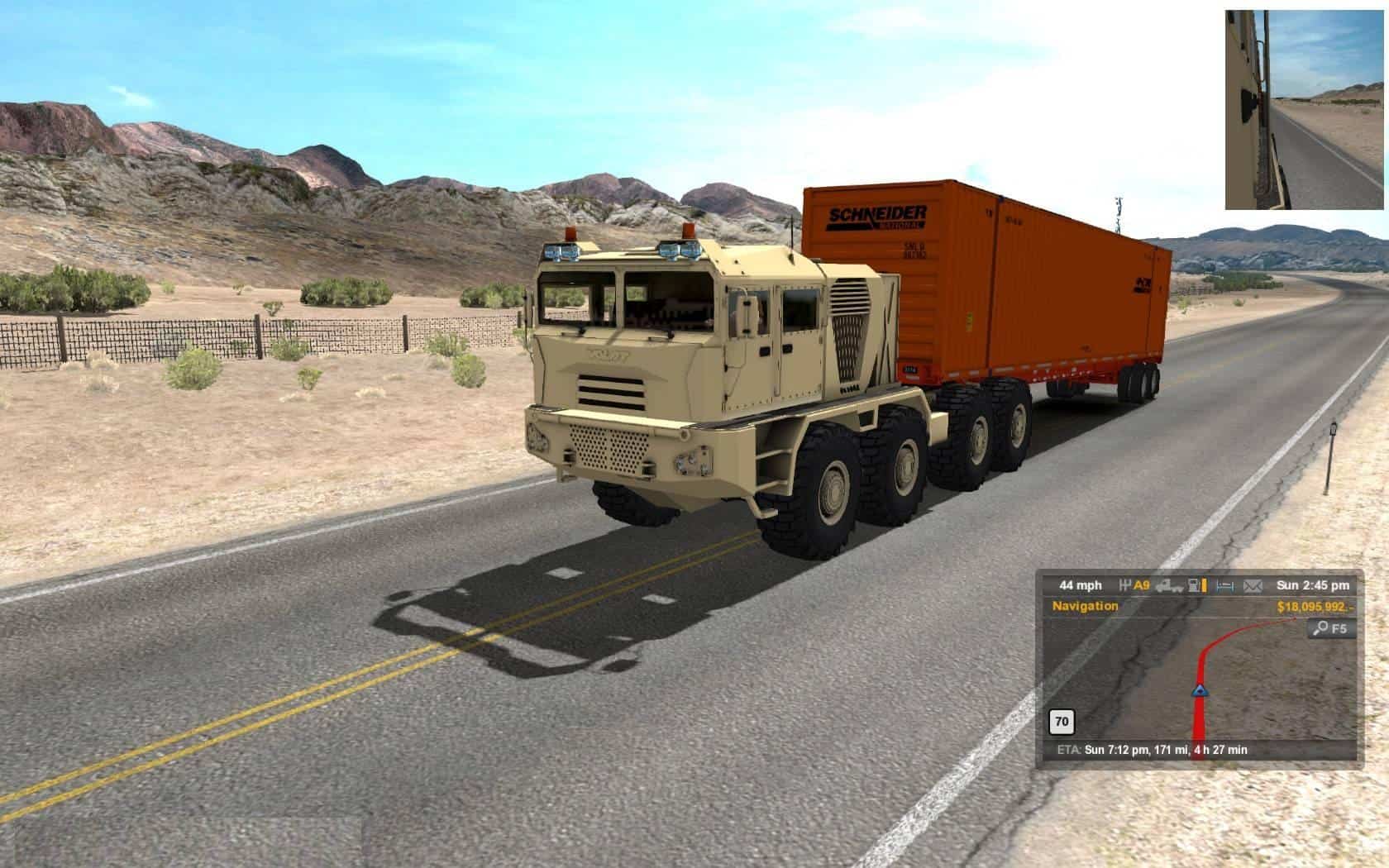This screenshot has height=868, width=1389.
Task: Open the mail envelope icon
Action: coord(1253,585)
